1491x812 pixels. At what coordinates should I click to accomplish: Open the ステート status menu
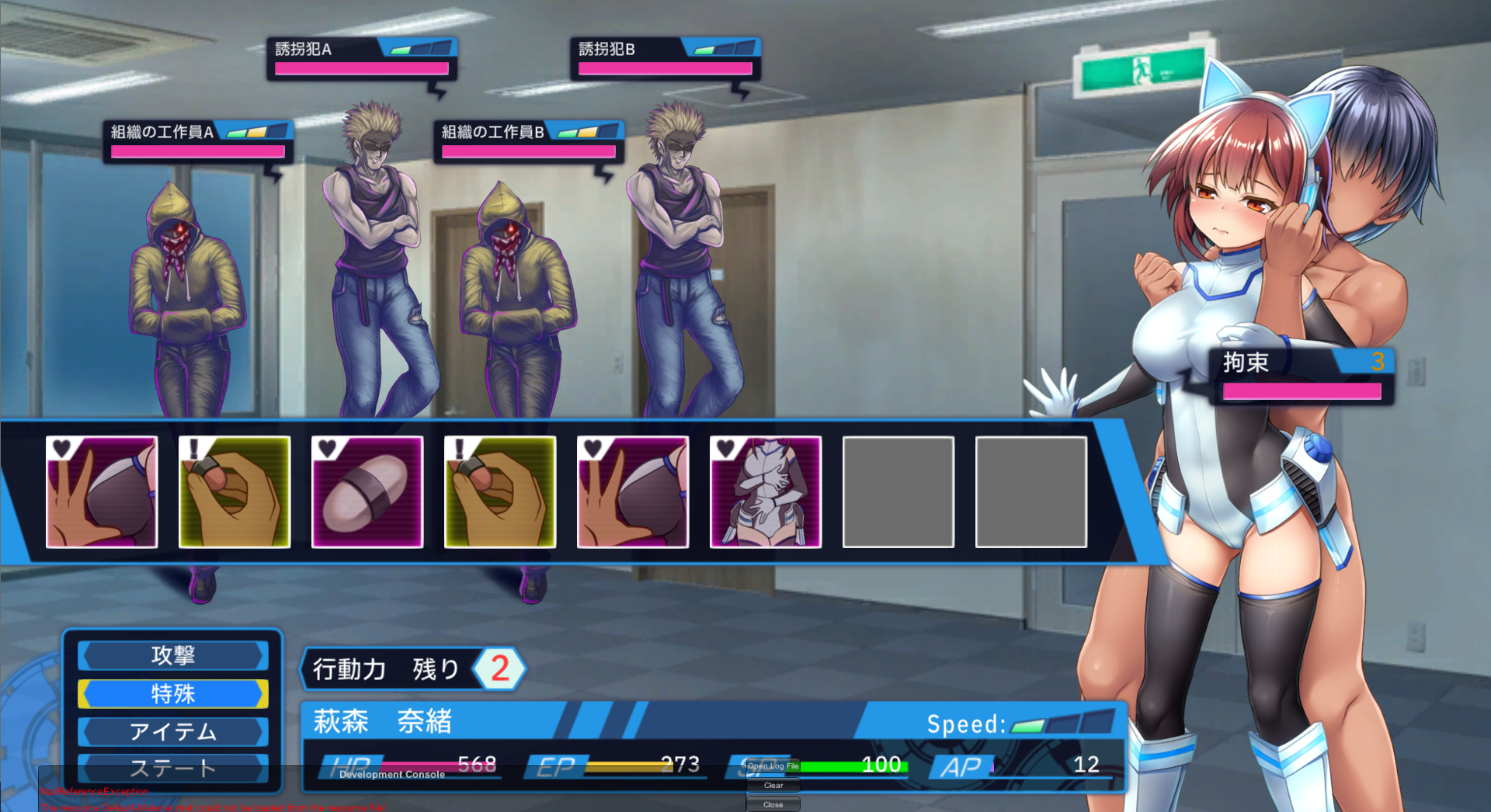point(172,768)
